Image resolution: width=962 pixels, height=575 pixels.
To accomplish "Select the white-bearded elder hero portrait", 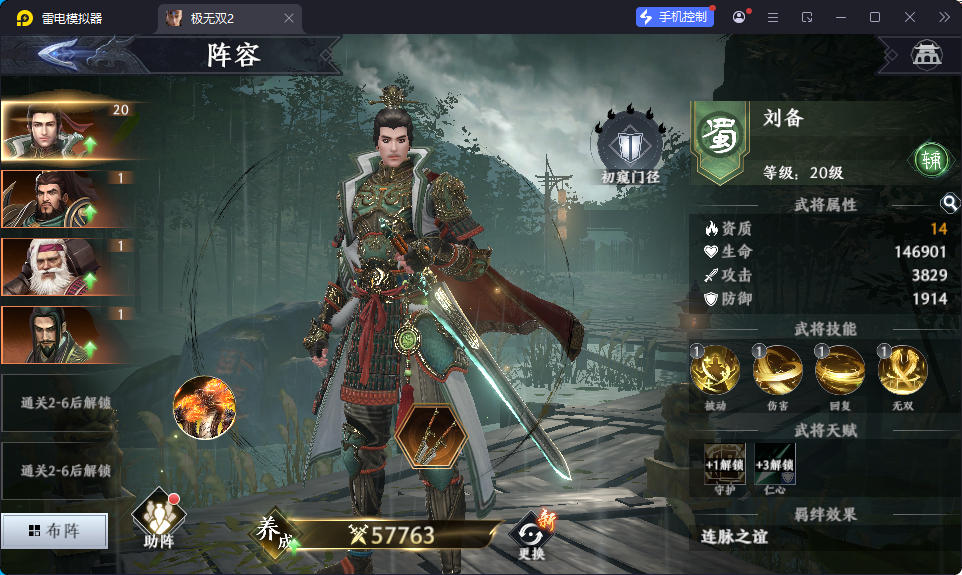I will pyautogui.click(x=66, y=266).
